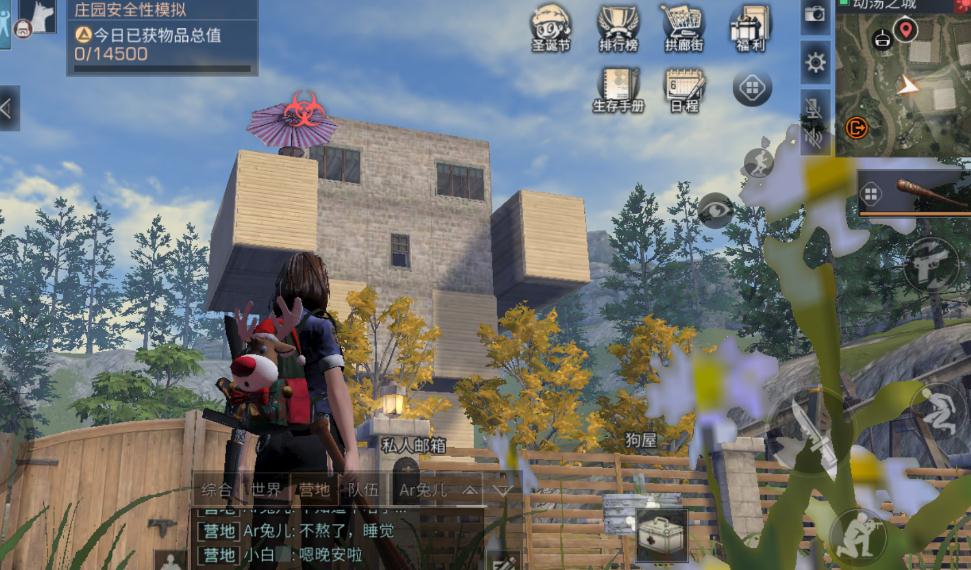The height and width of the screenshot is (570, 971).
Task: Expand the left side panel arrow
Action: point(8,107)
